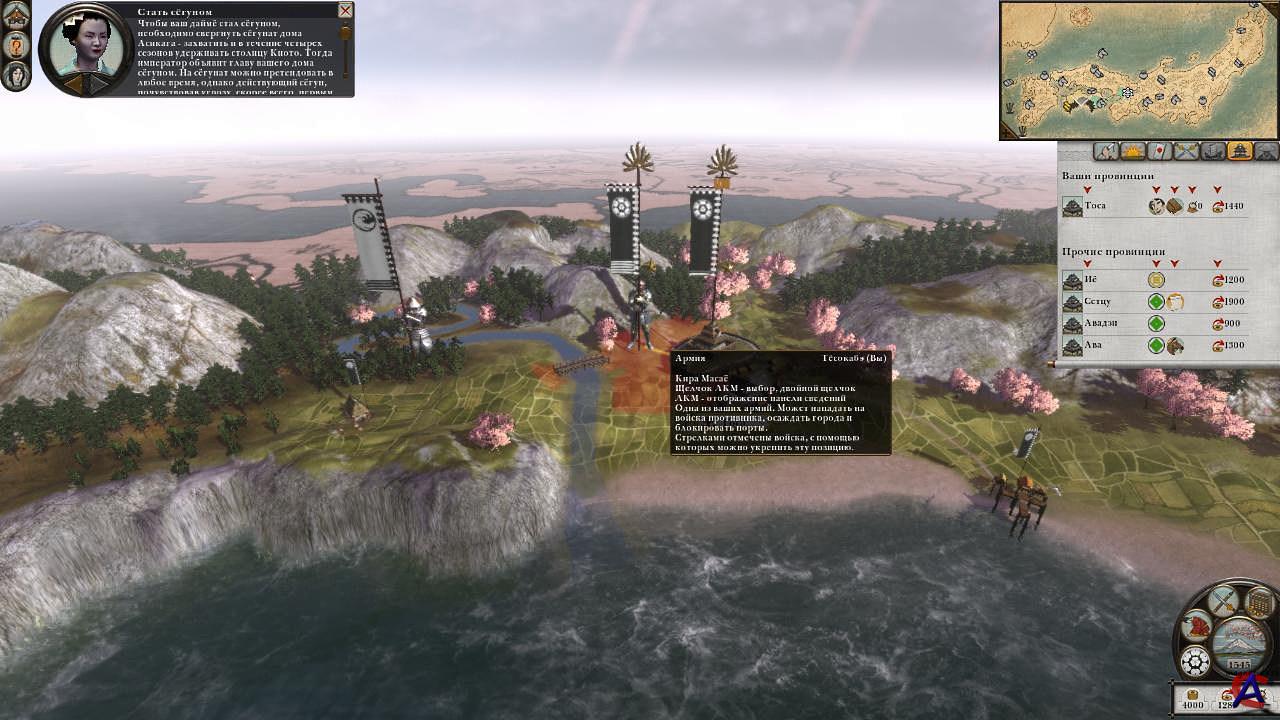
Task: Switch to the crossed swords armies tab
Action: pos(1186,152)
